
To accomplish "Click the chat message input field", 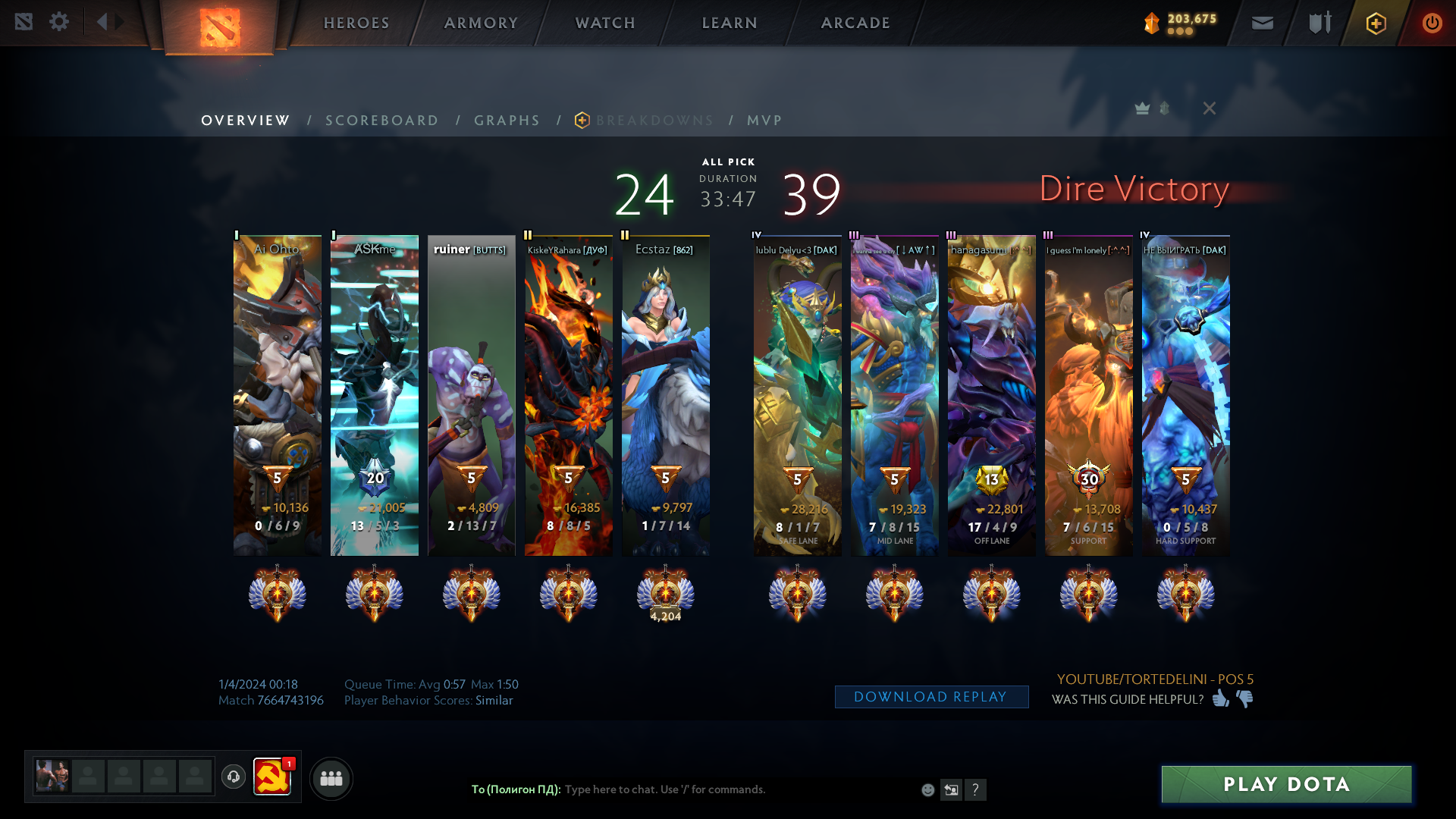I will pyautogui.click(x=736, y=789).
